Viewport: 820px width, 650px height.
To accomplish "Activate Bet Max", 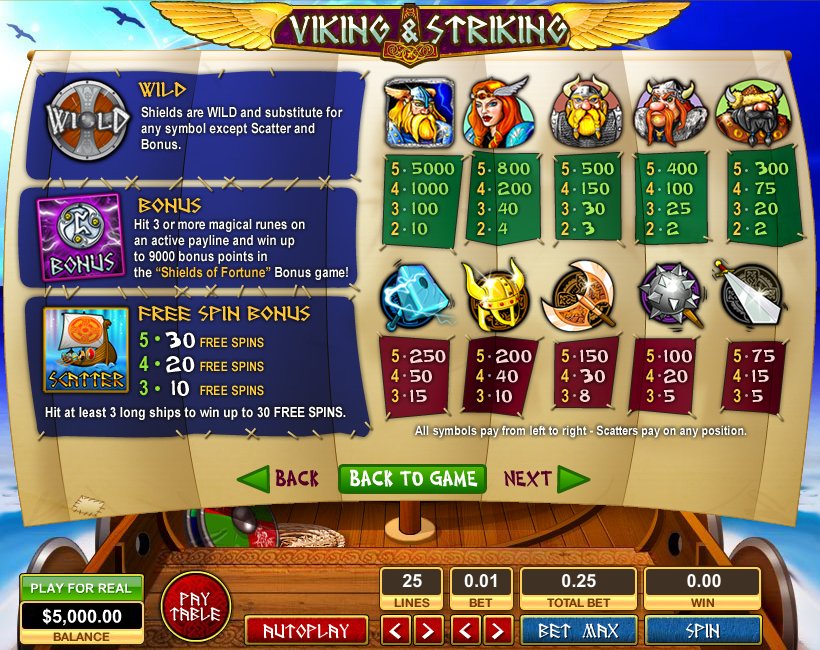I will [x=578, y=630].
